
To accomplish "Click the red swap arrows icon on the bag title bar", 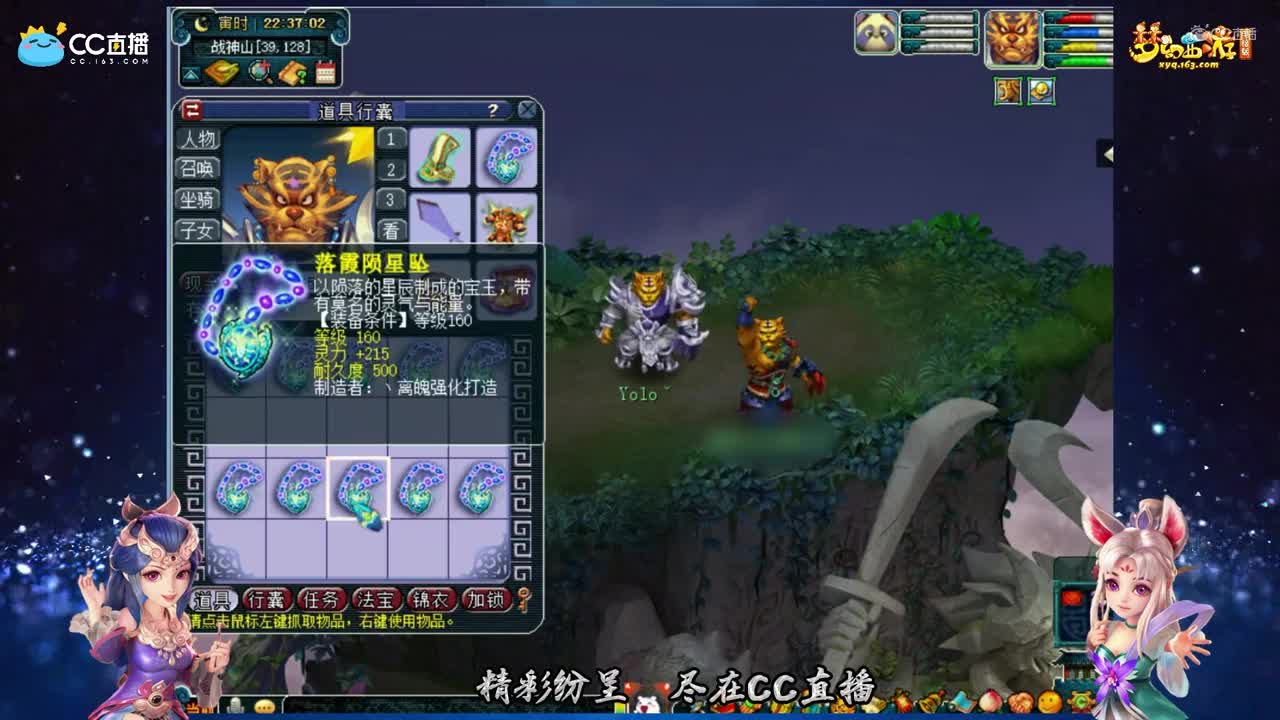I will pos(192,109).
